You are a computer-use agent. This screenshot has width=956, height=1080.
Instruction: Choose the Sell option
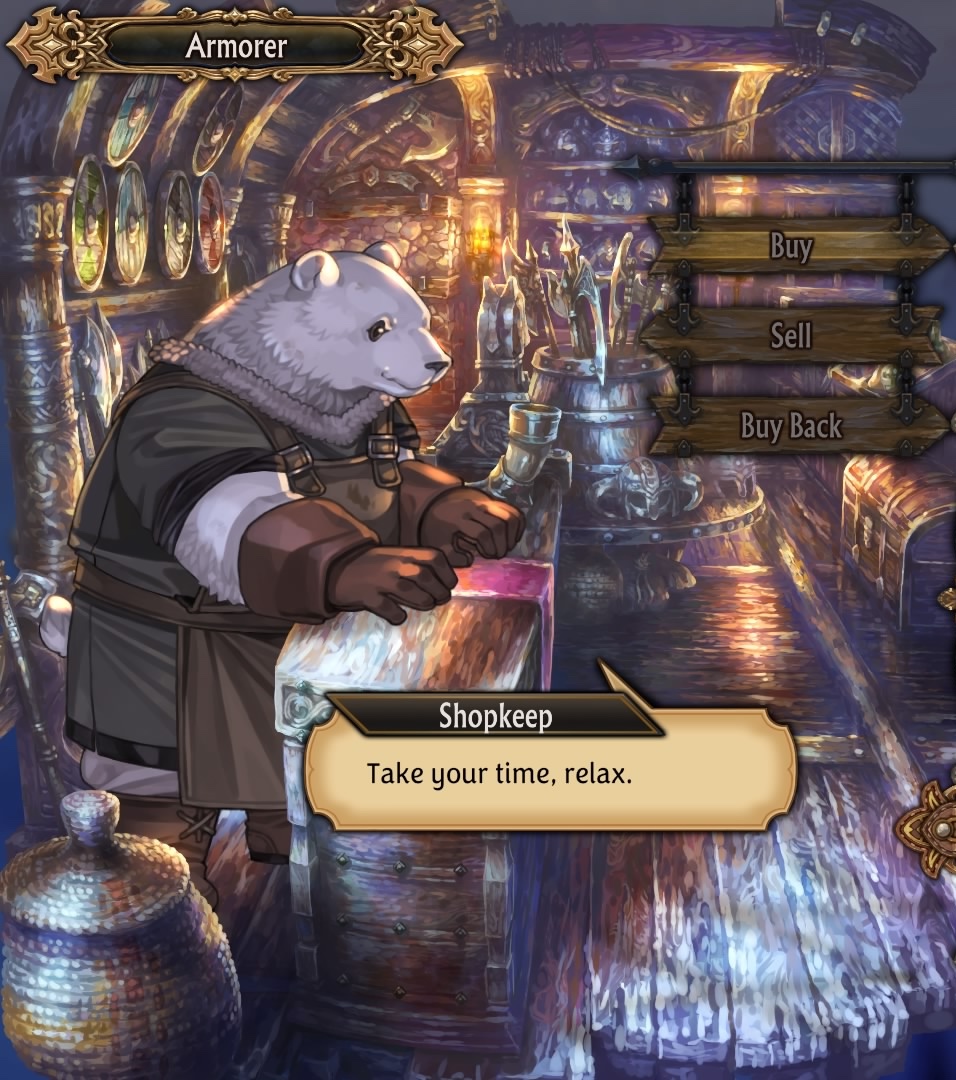(x=790, y=335)
